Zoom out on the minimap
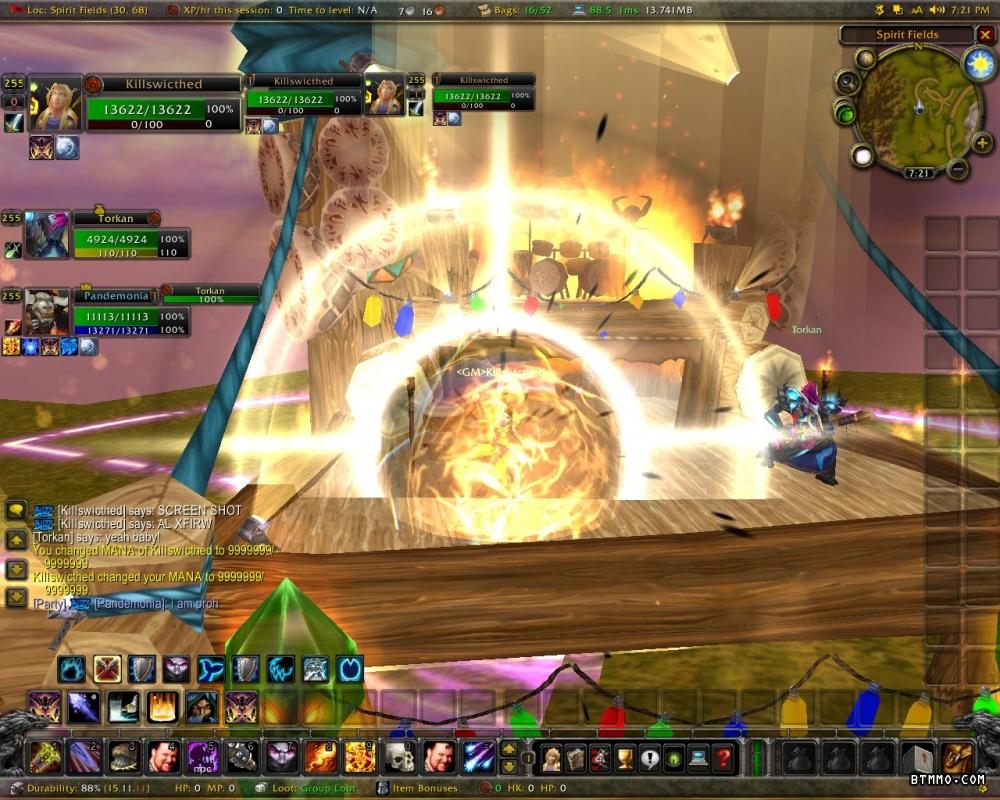The width and height of the screenshot is (1000, 800). 957,169
